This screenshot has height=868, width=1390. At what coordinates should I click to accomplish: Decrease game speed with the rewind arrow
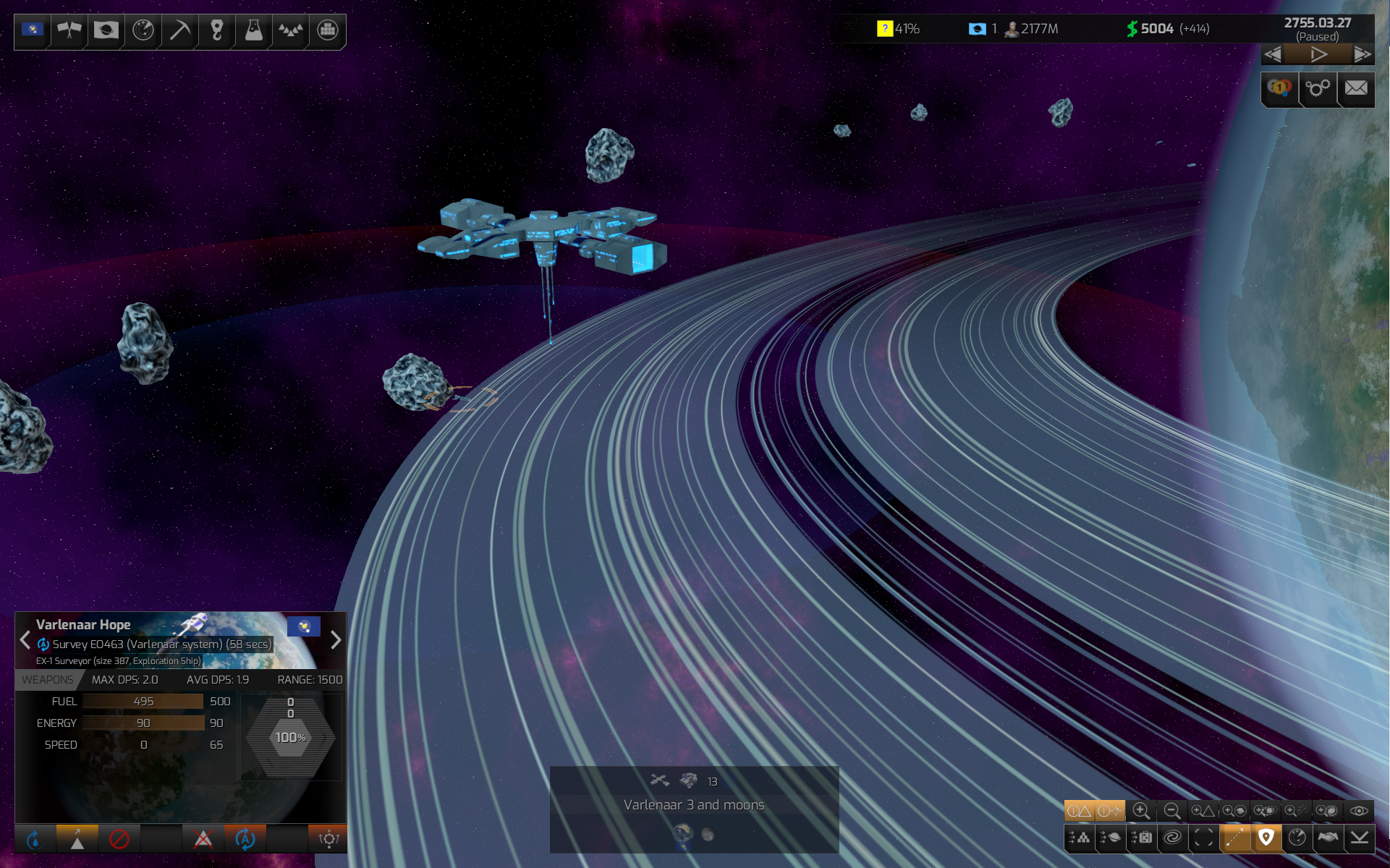[1274, 55]
